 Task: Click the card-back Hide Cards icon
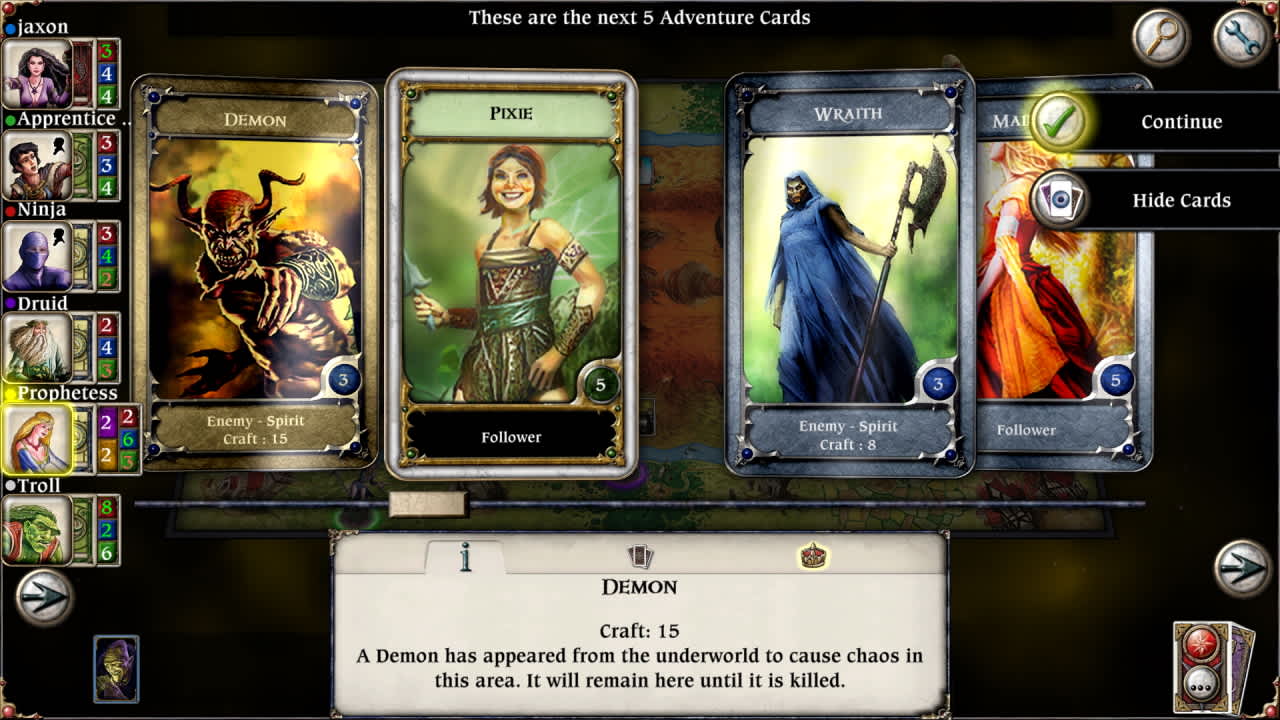click(1062, 200)
